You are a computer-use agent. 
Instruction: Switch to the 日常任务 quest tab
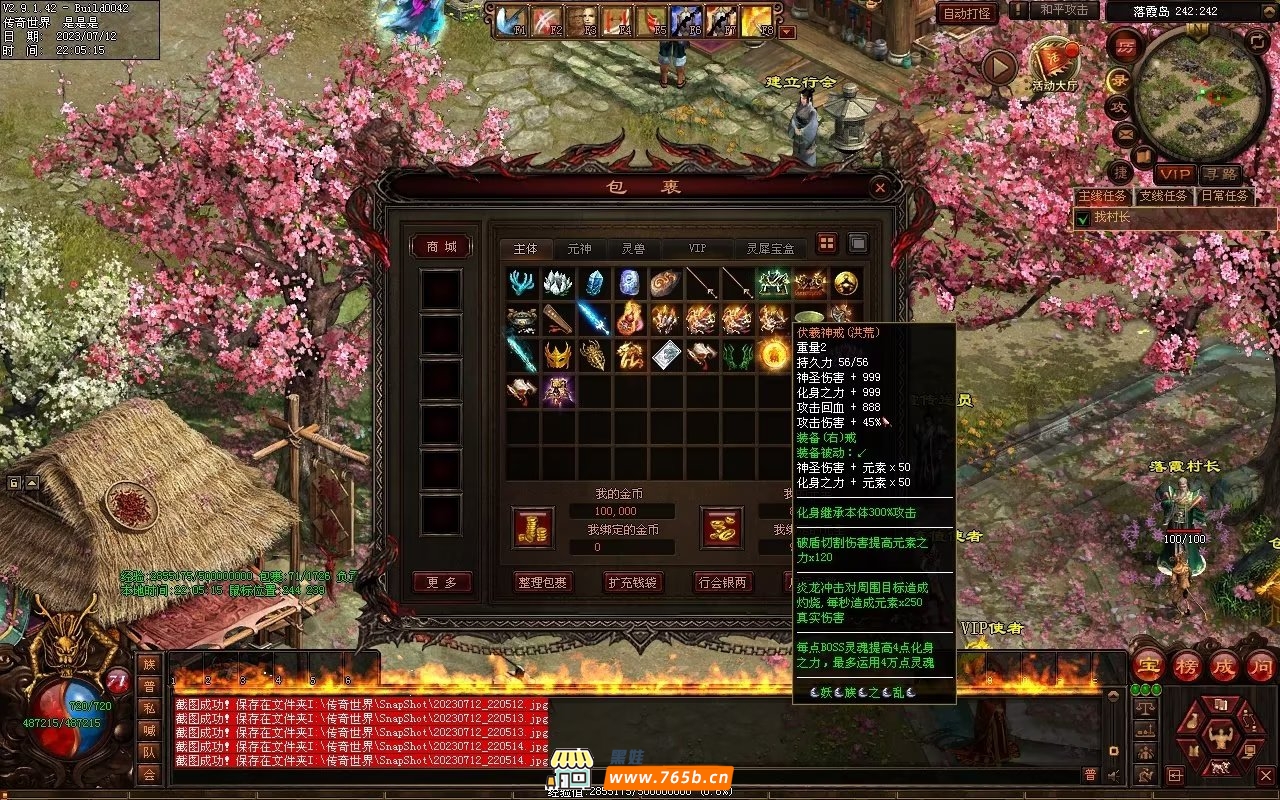point(1225,196)
